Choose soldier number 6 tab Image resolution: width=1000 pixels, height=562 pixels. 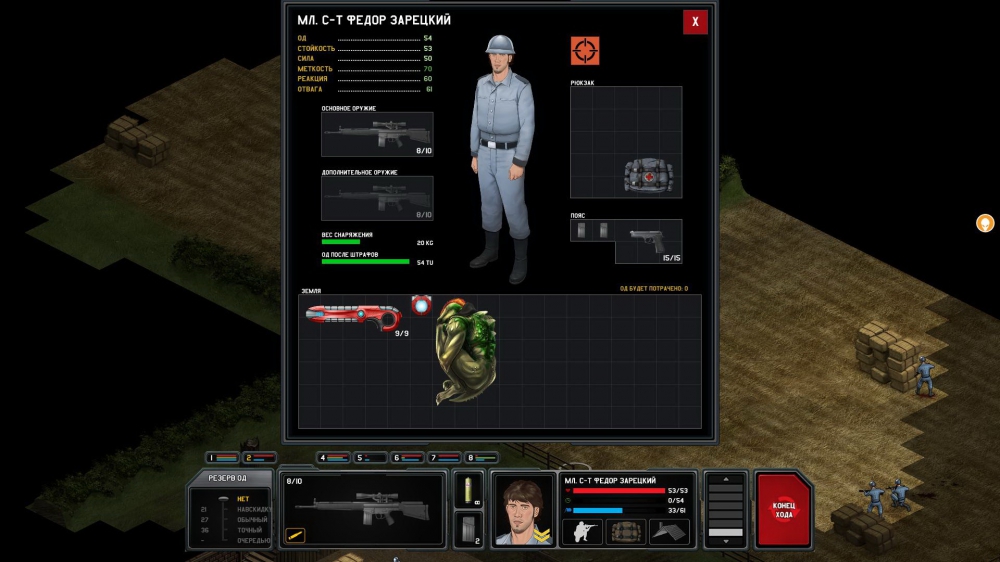pyautogui.click(x=407, y=458)
